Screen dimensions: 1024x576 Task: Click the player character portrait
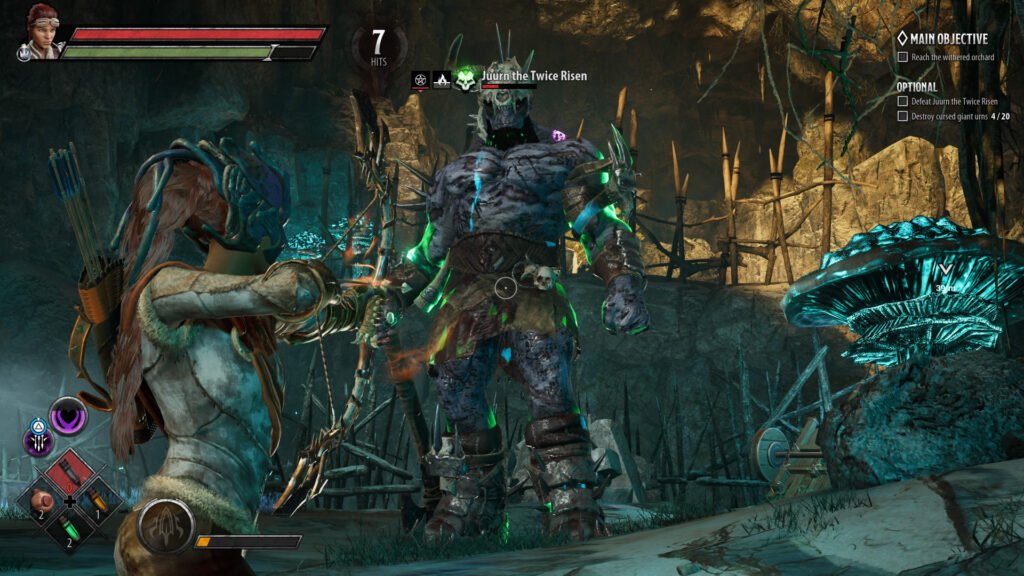[x=43, y=32]
